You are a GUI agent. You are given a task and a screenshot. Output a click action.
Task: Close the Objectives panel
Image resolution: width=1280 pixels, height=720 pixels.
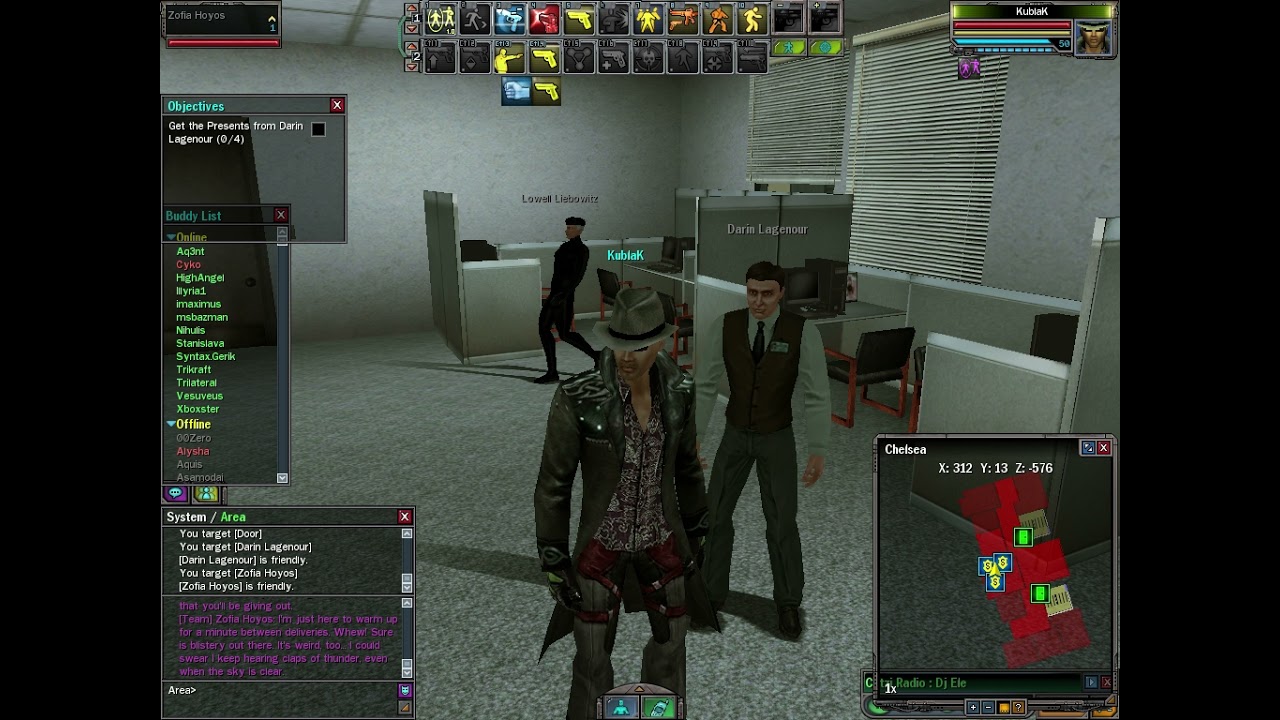pyautogui.click(x=337, y=105)
